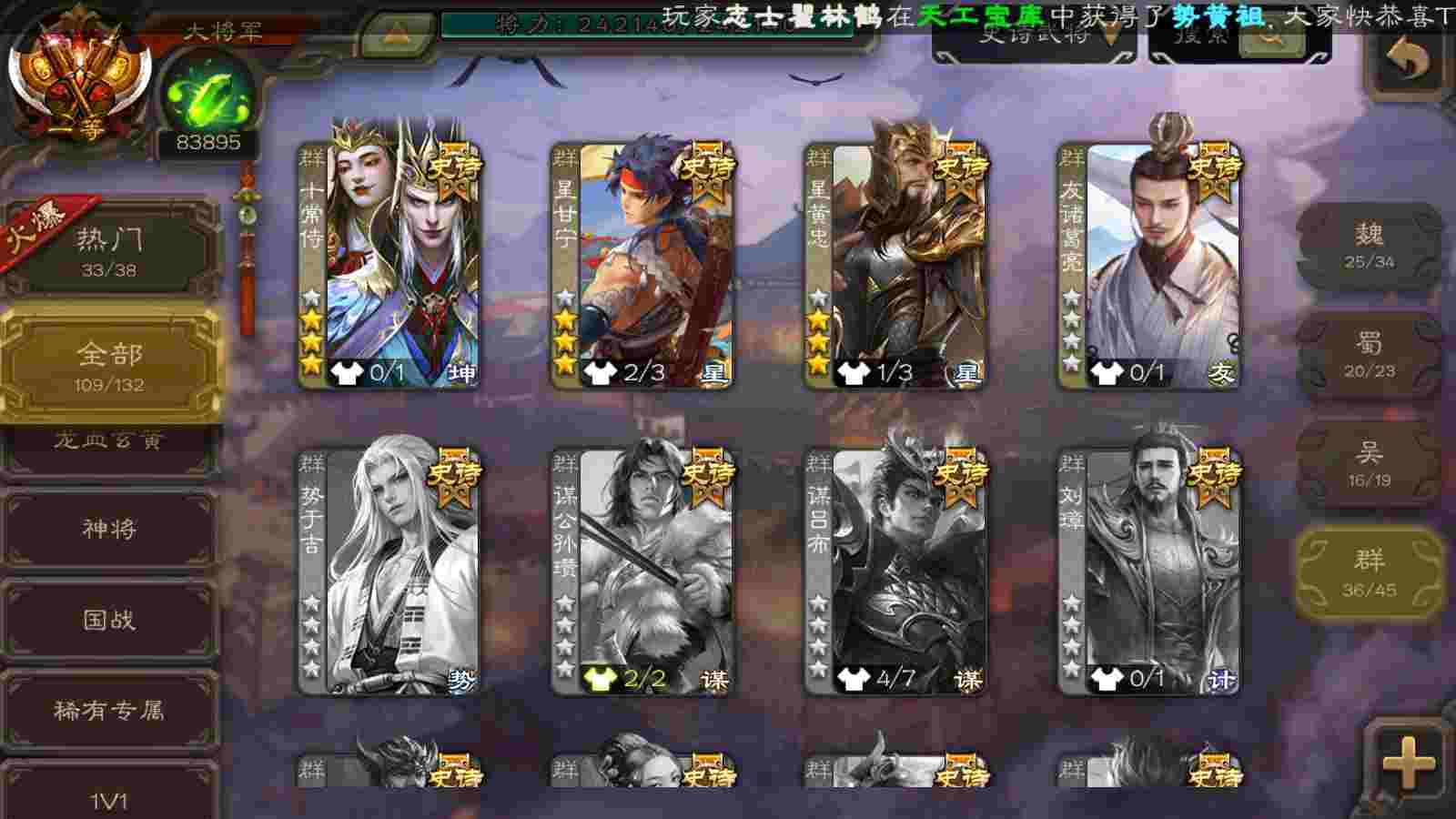The height and width of the screenshot is (819, 1456).
Task: Filter heroes by 魏 faction
Action: 1370,246
